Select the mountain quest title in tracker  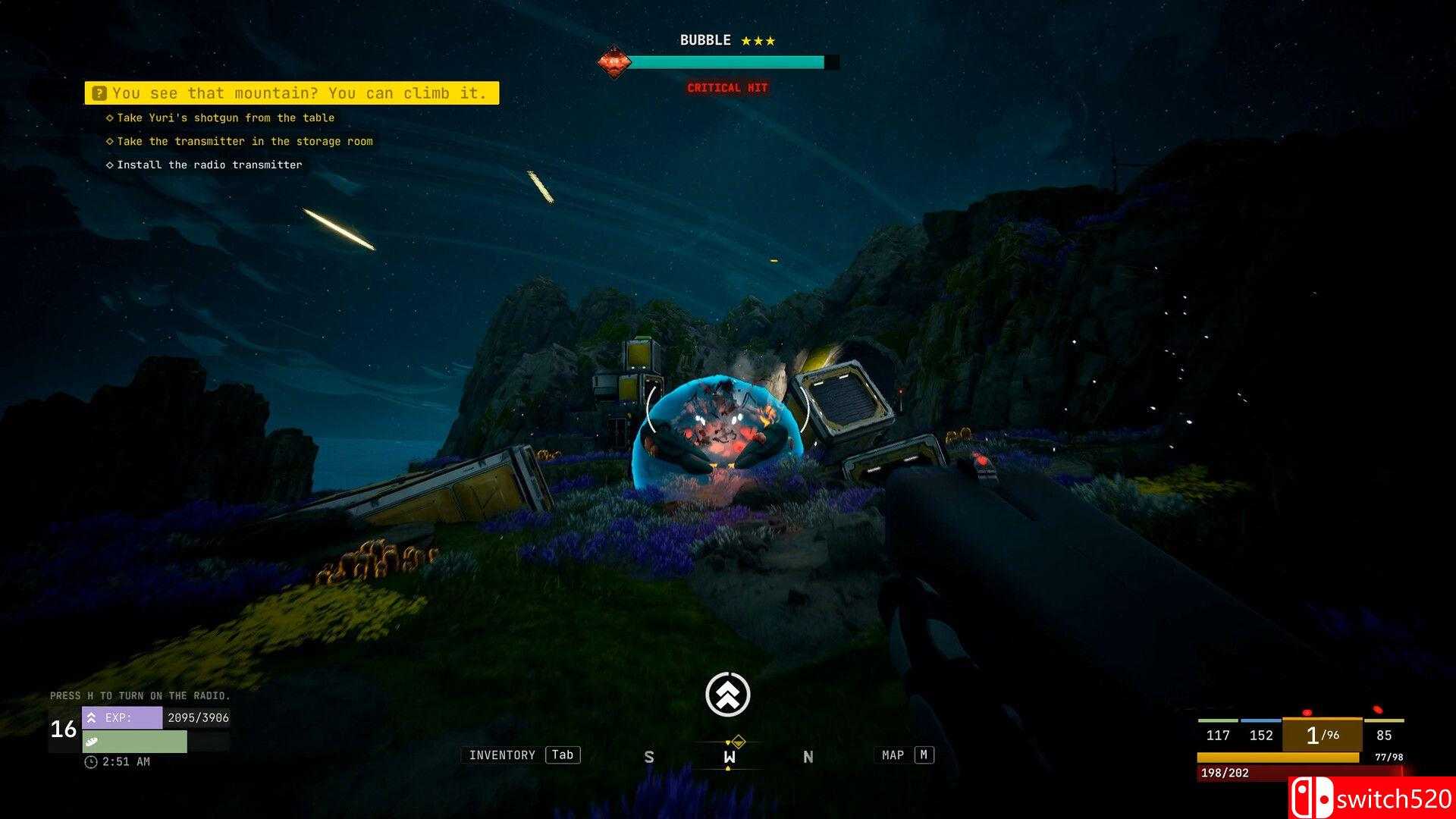point(292,93)
